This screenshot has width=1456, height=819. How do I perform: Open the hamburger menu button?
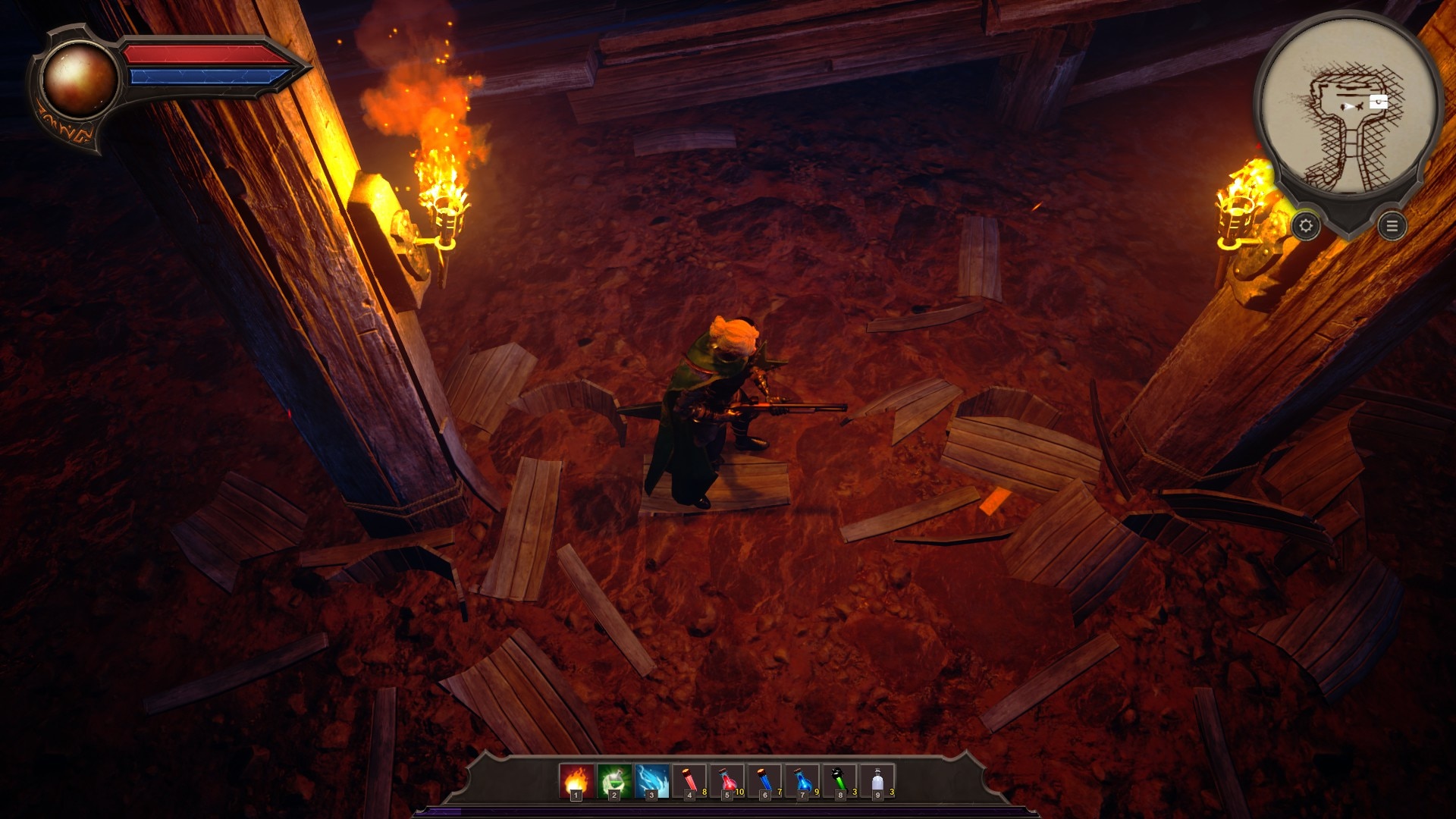[x=1392, y=226]
